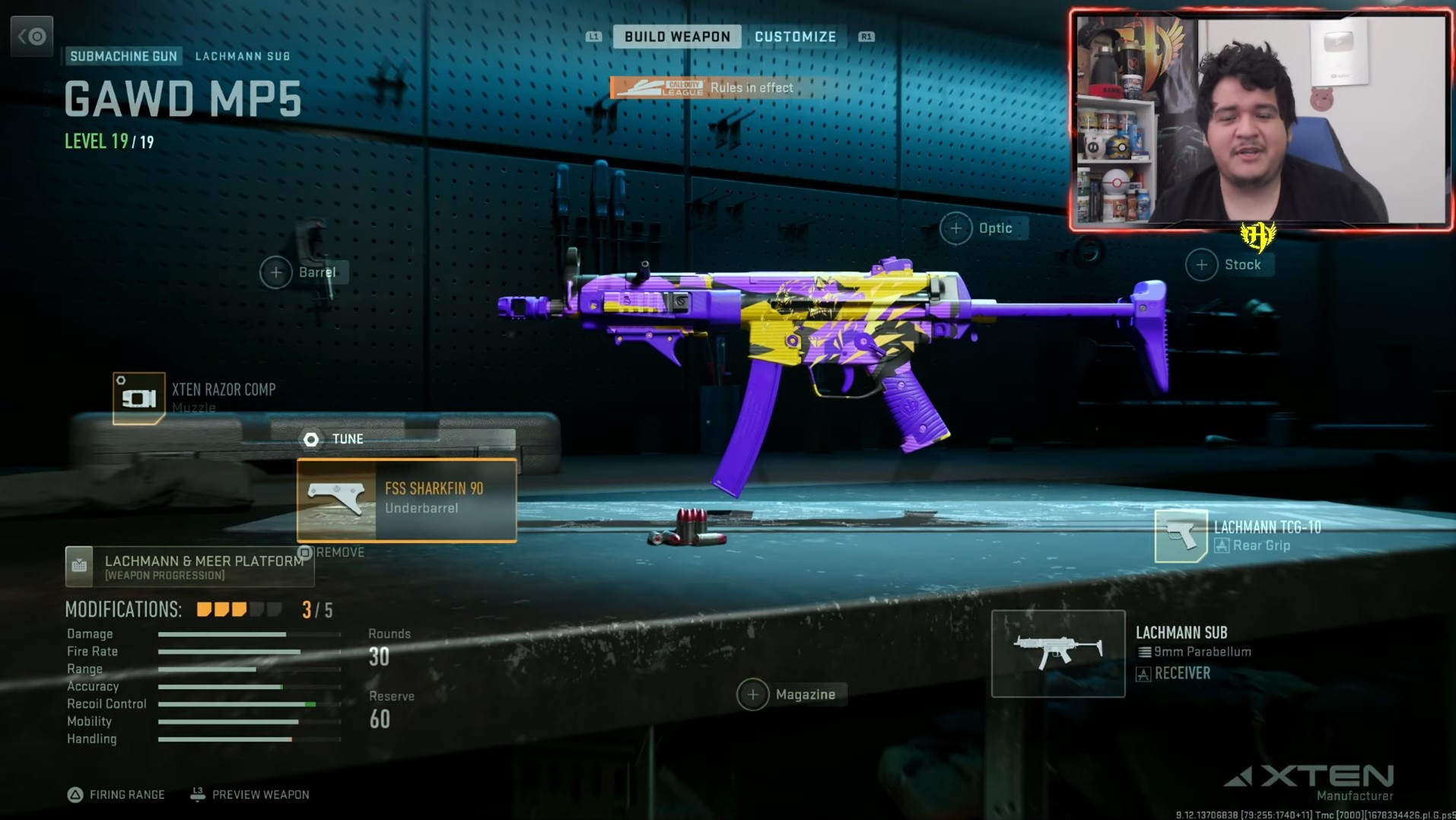Viewport: 1456px width, 820px height.
Task: Expand the Modifications pip display
Action: (x=232, y=609)
